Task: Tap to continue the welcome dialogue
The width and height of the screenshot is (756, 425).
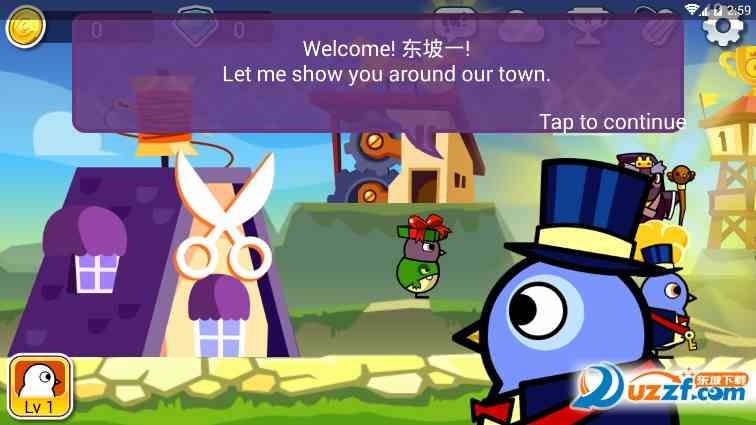Action: (x=612, y=122)
